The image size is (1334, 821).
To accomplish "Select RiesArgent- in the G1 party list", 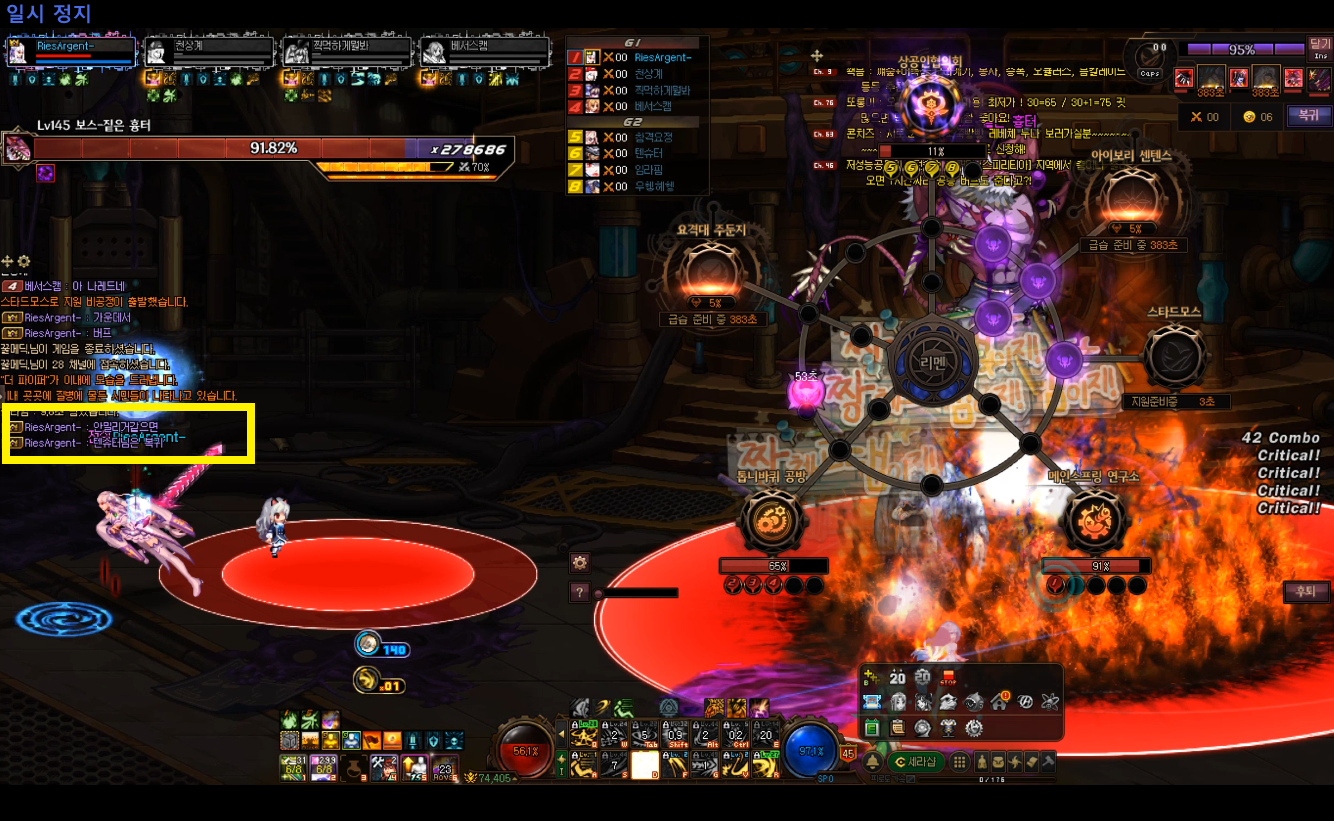I will tap(662, 58).
